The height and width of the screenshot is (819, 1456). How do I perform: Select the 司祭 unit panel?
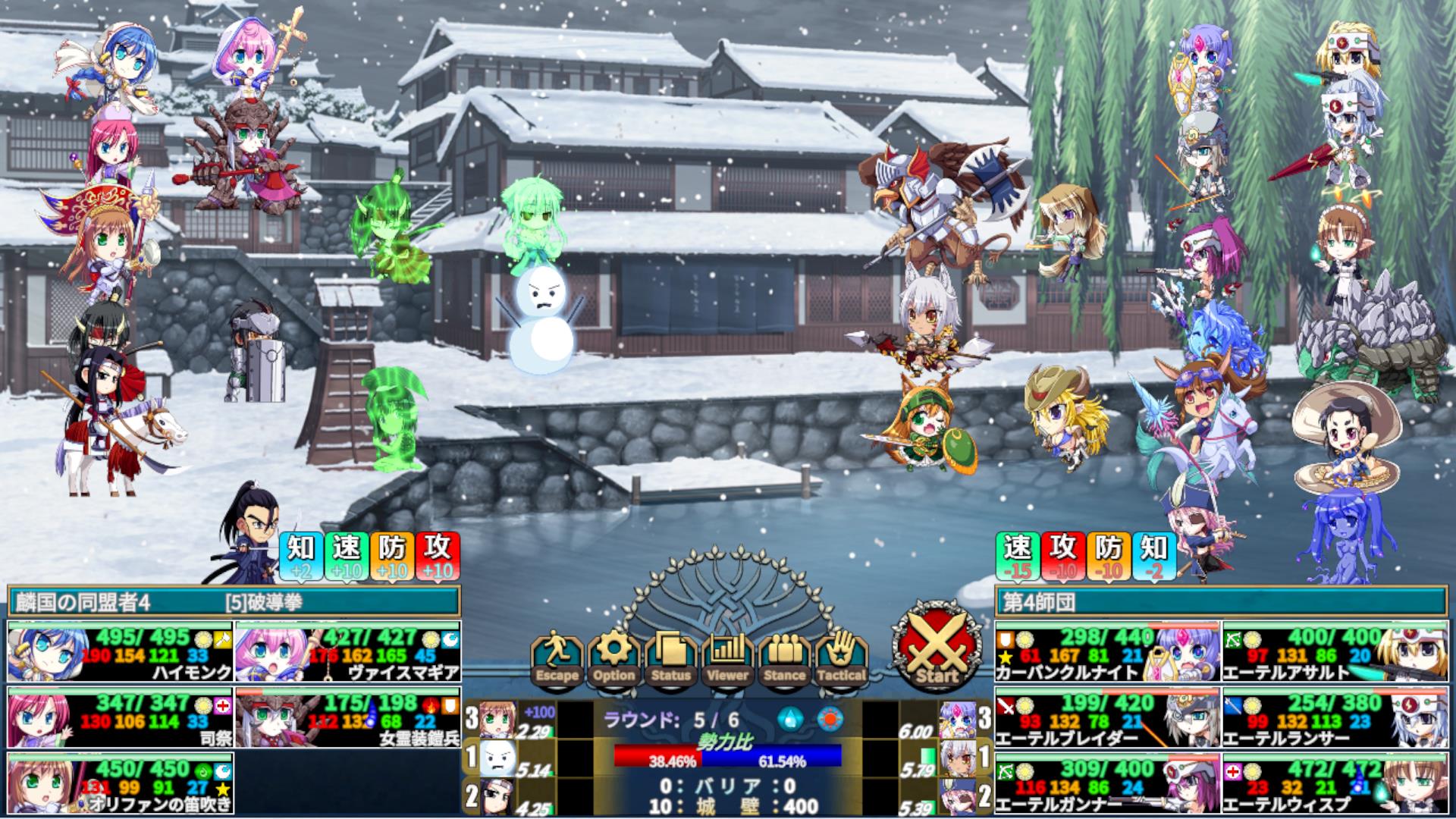pos(121,718)
